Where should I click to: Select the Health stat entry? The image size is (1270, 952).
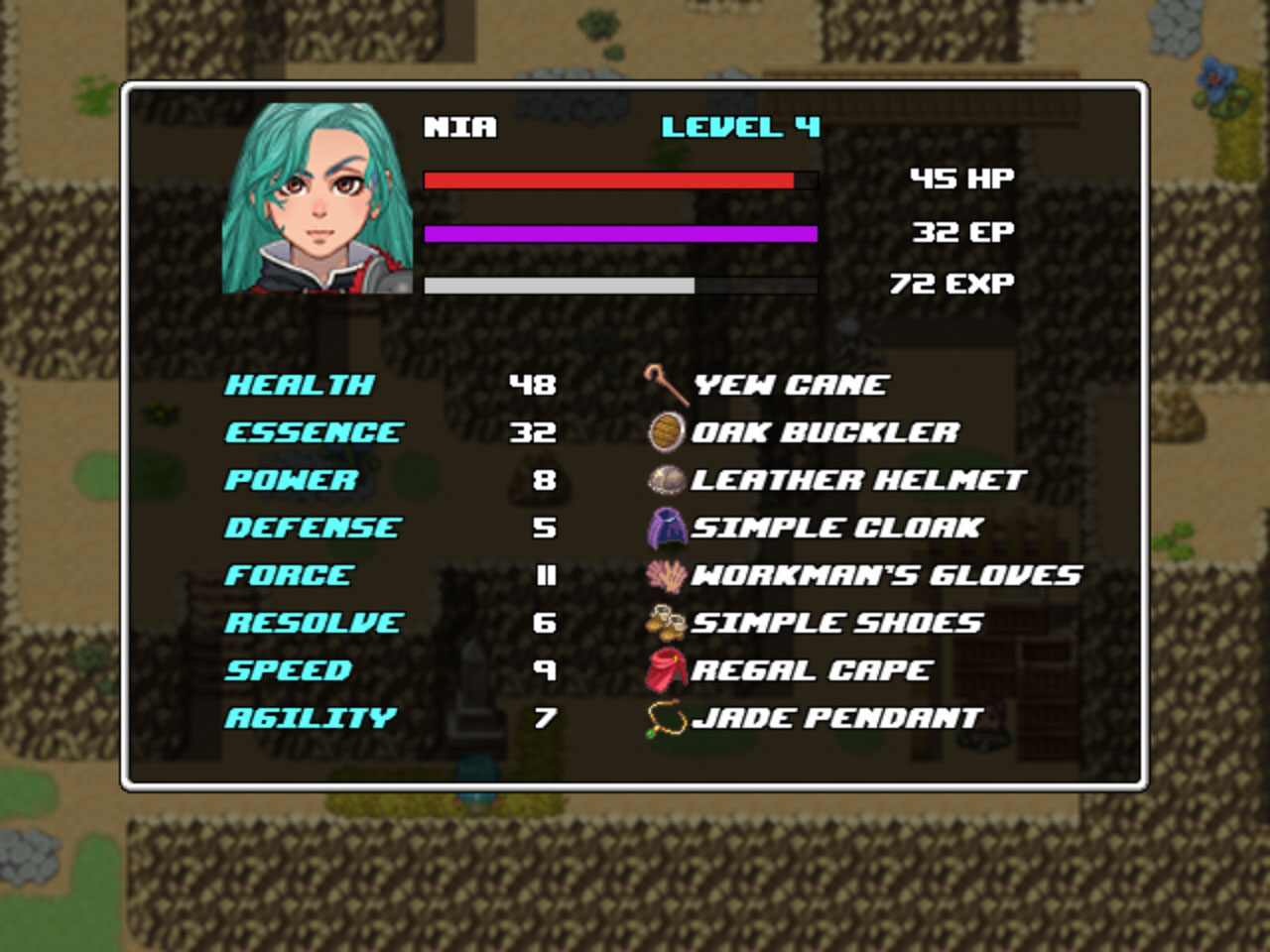point(301,384)
